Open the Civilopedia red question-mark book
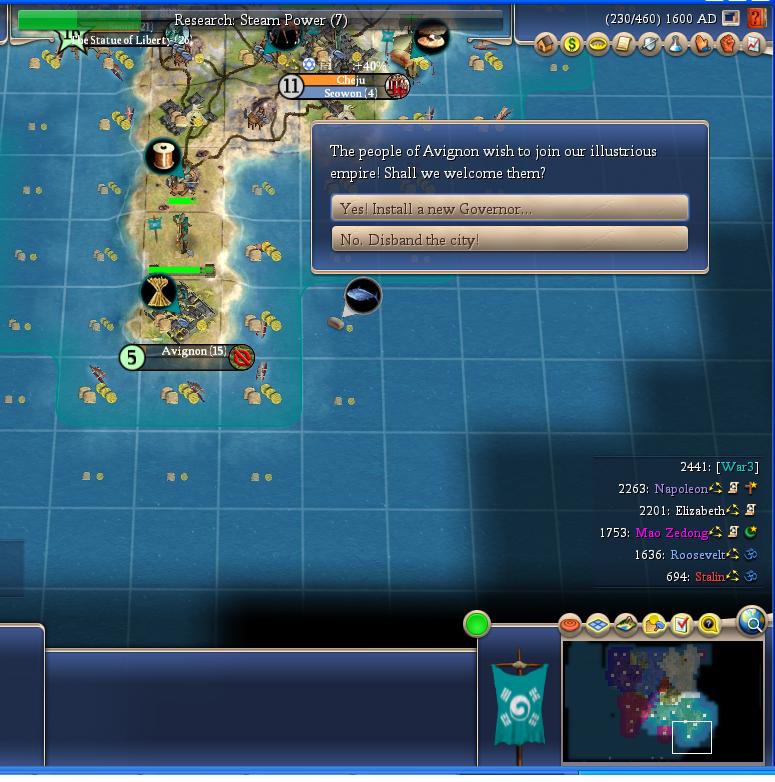Viewport: 775px width, 782px height. pos(758,18)
